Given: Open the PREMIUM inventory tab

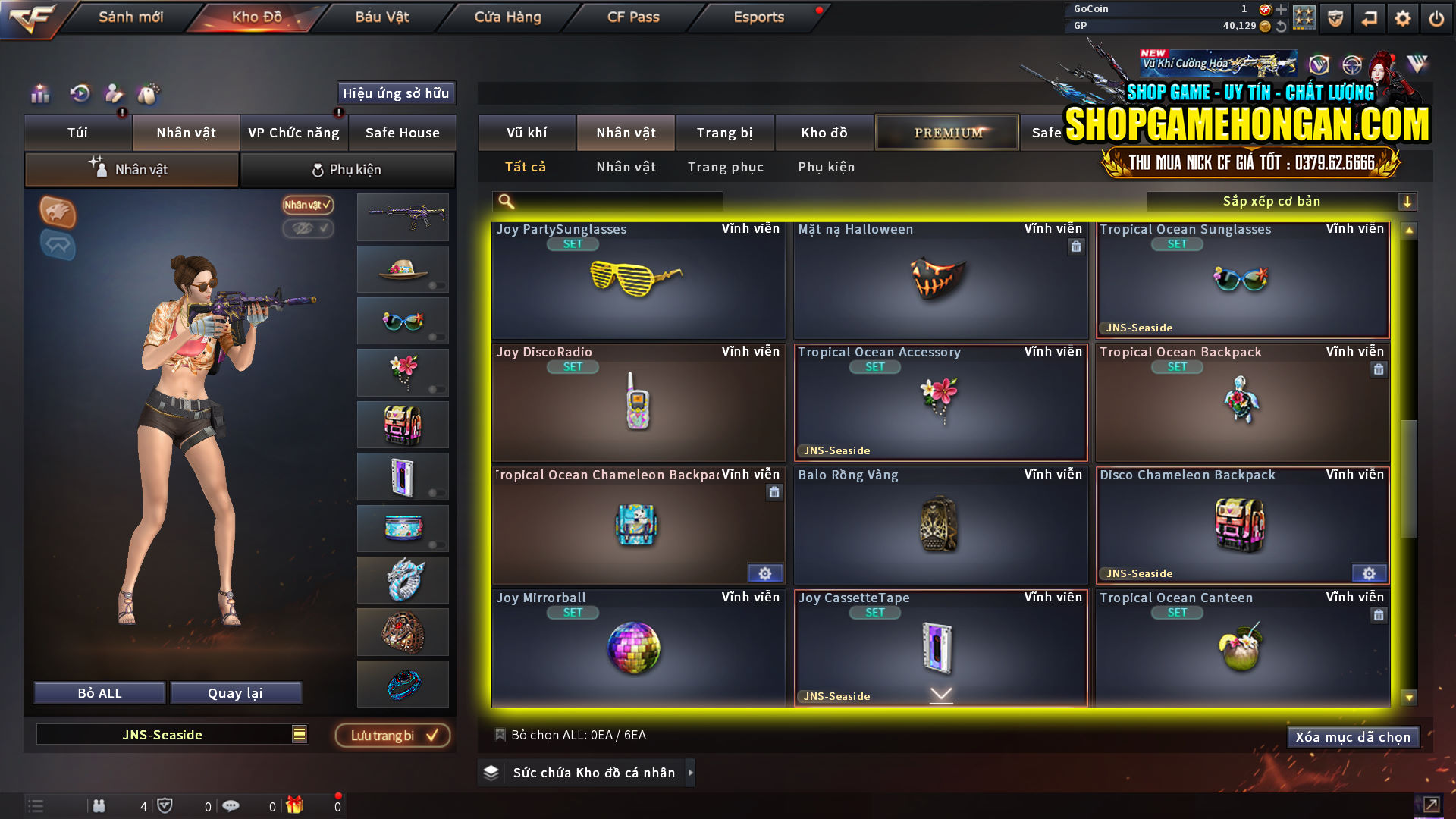Looking at the screenshot, I should [946, 132].
